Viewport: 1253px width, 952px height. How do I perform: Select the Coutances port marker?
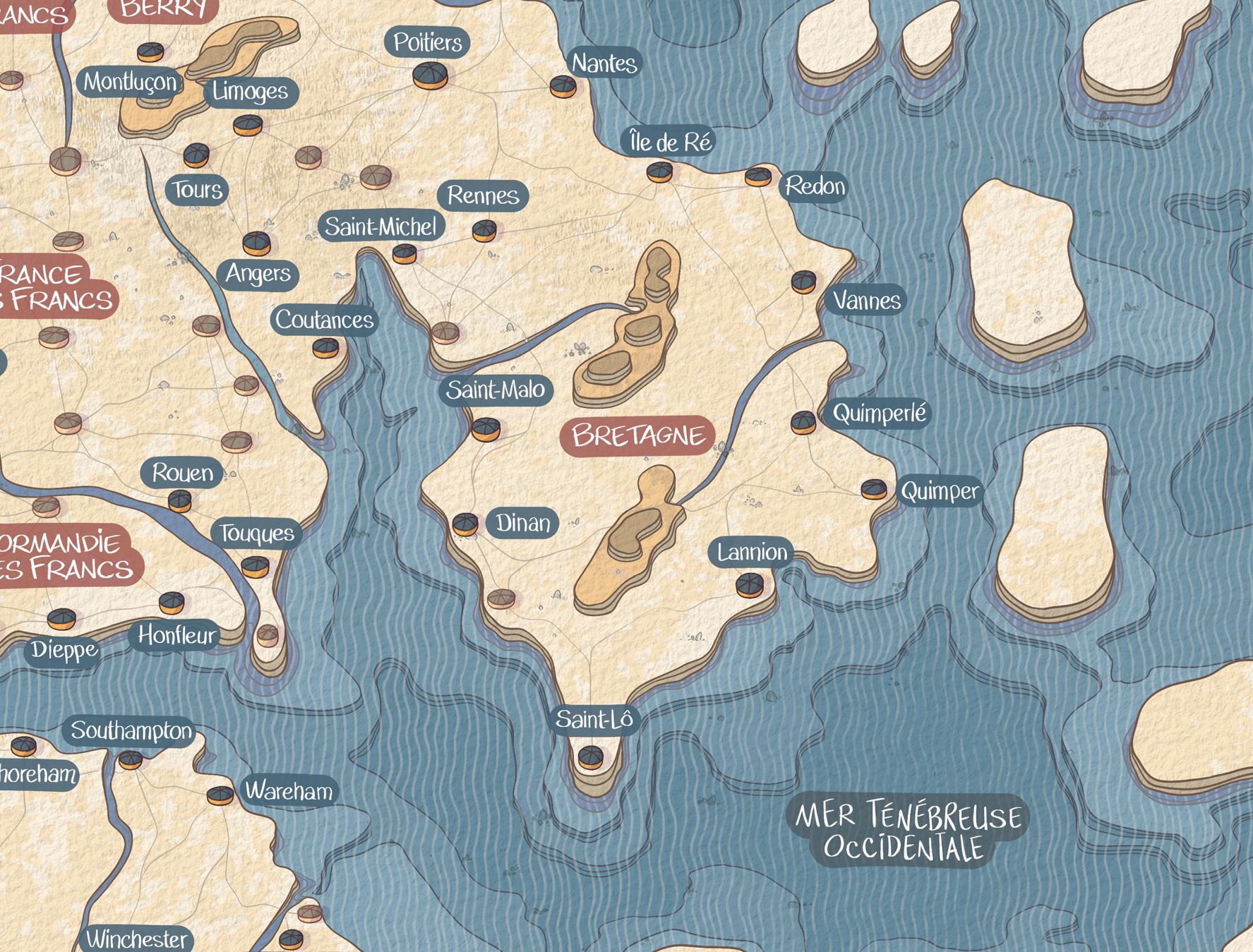click(325, 347)
